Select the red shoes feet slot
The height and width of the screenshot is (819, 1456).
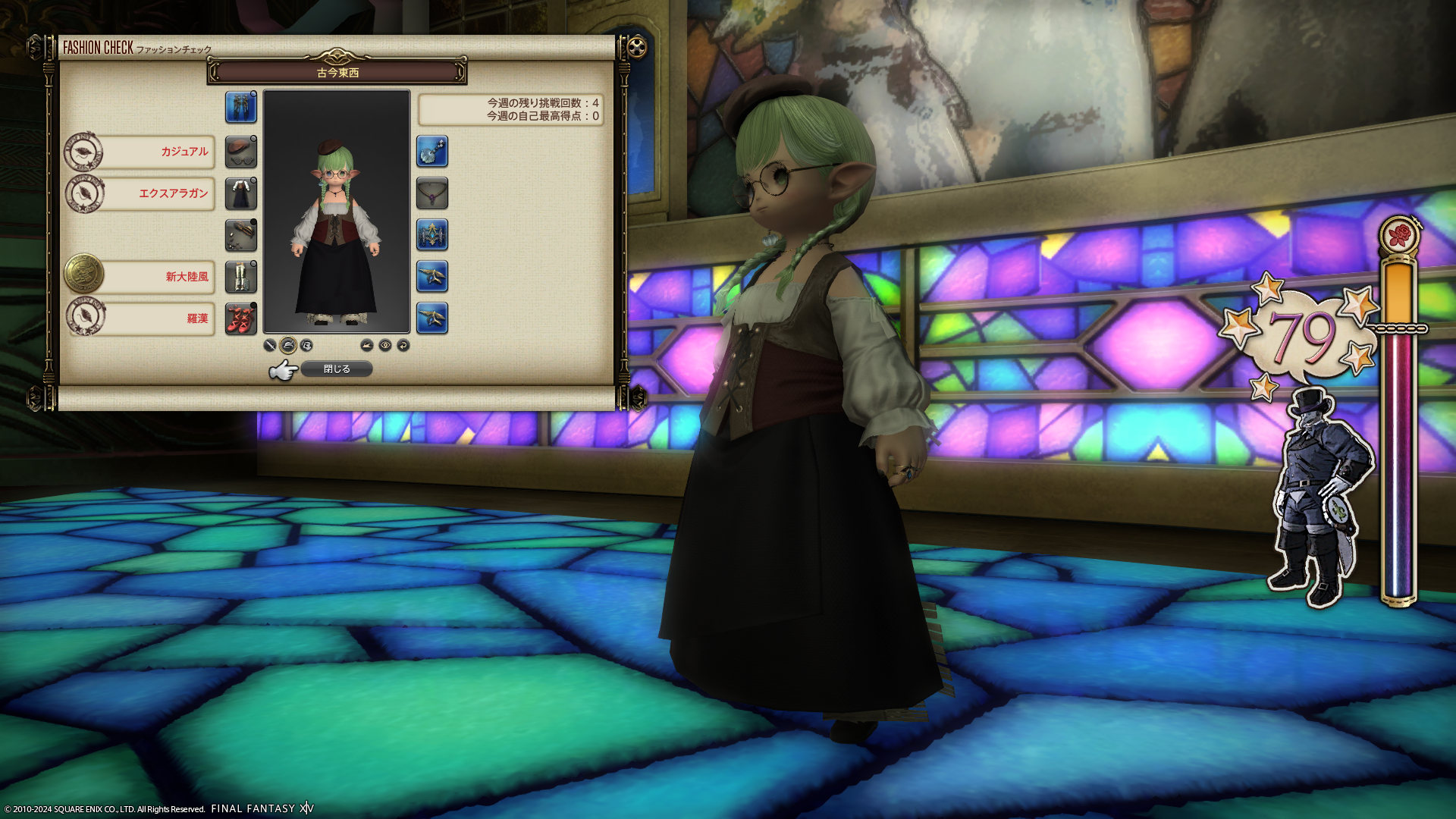pyautogui.click(x=241, y=318)
